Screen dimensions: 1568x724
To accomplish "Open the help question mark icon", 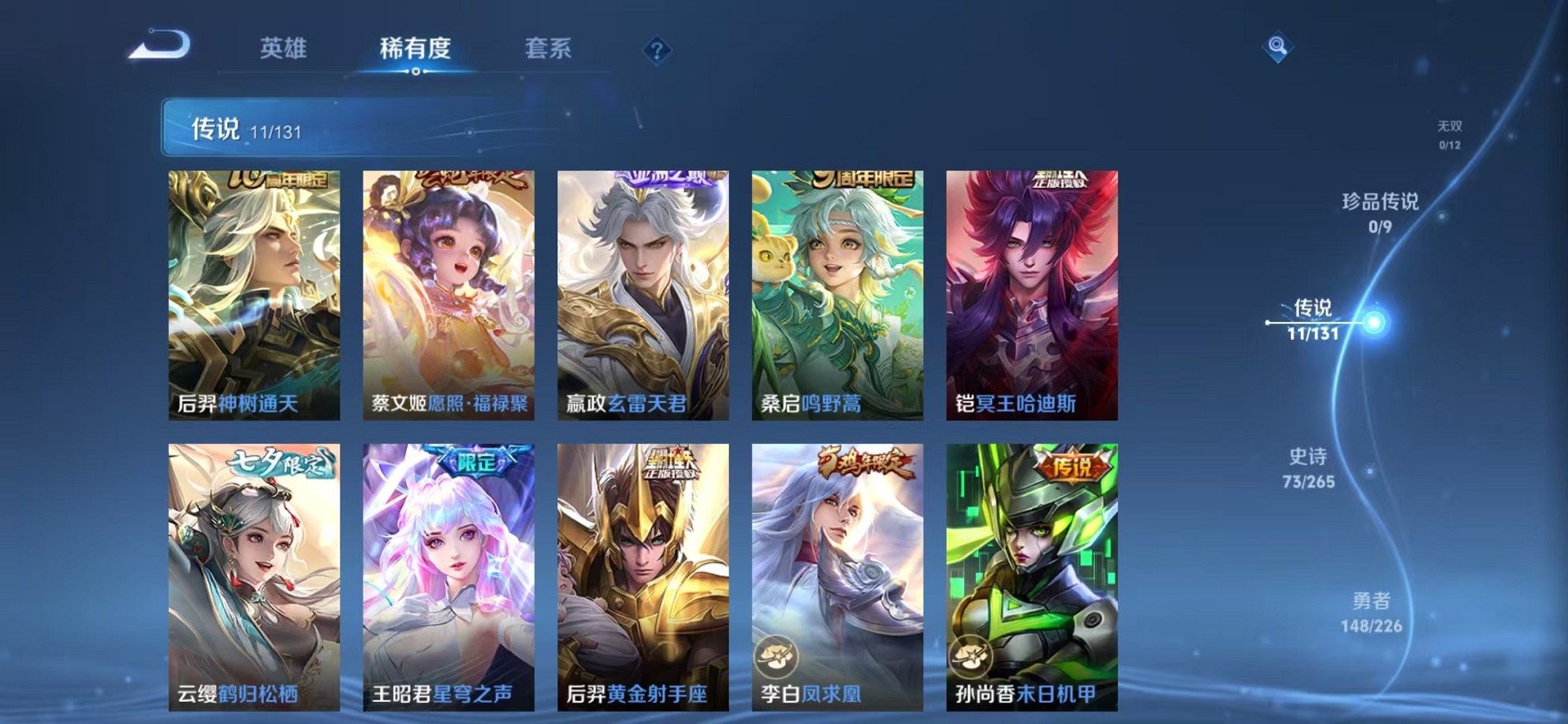I will coord(657,50).
